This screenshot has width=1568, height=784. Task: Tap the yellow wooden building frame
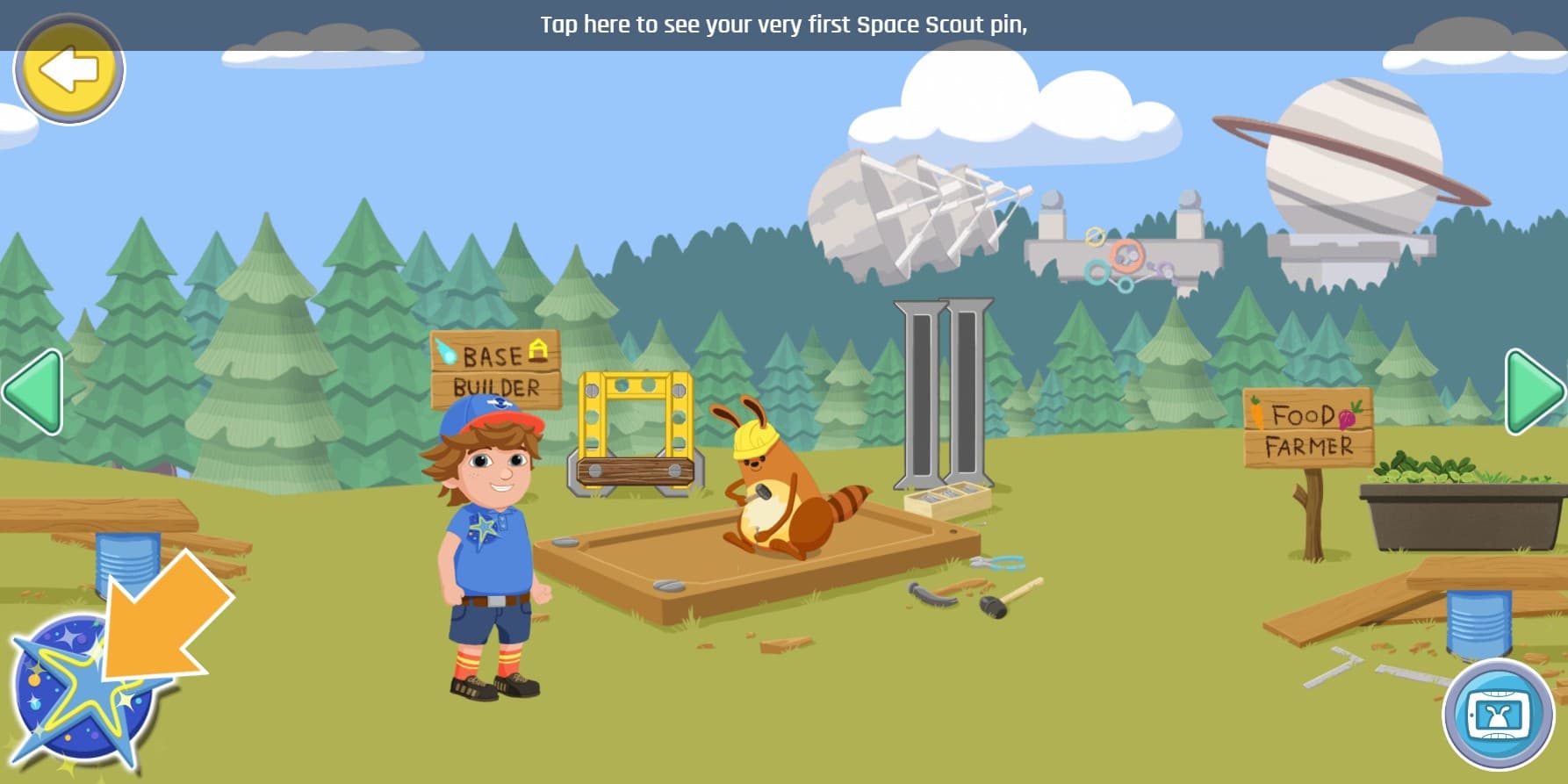point(632,430)
